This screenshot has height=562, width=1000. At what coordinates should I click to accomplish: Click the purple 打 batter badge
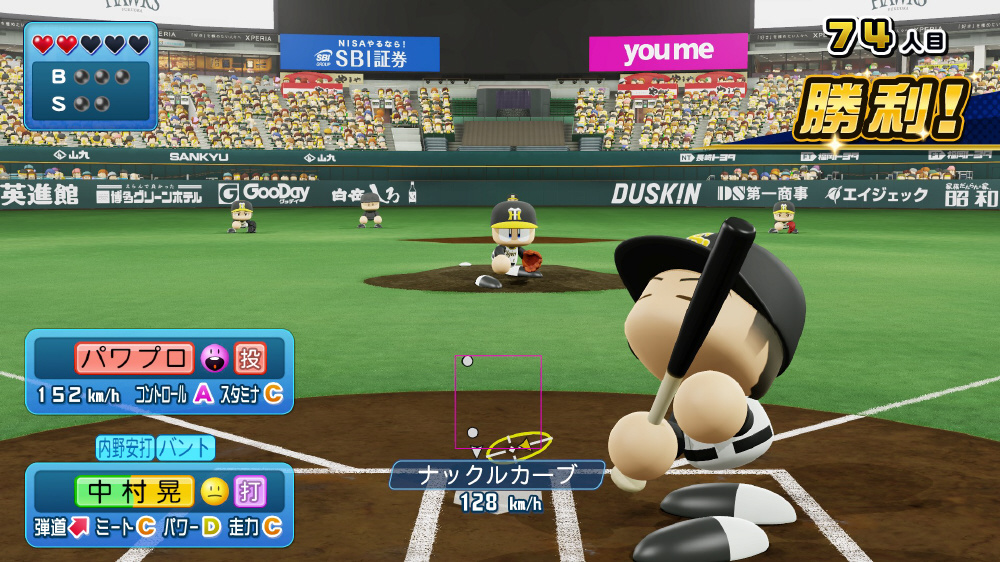(x=249, y=491)
